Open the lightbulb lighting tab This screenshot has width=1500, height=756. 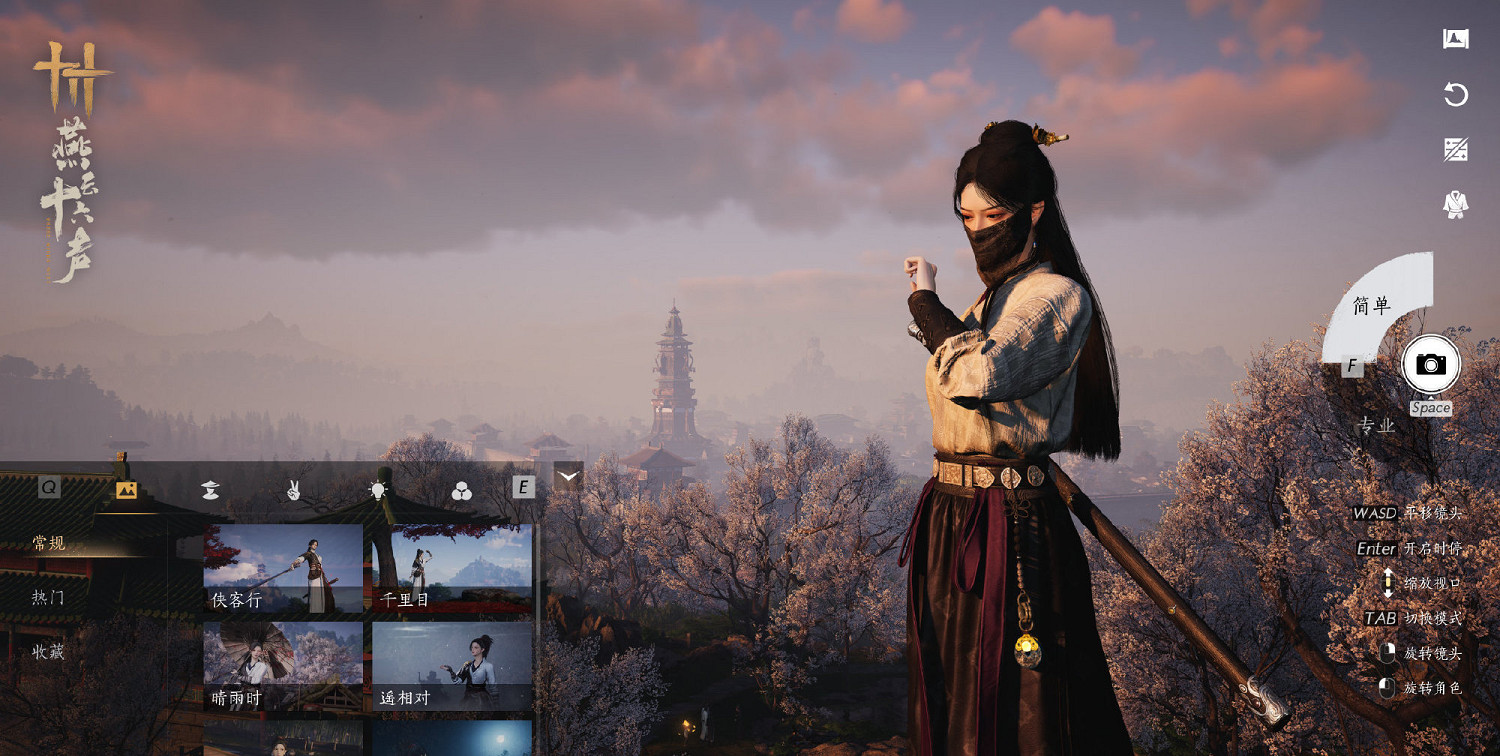pos(378,489)
